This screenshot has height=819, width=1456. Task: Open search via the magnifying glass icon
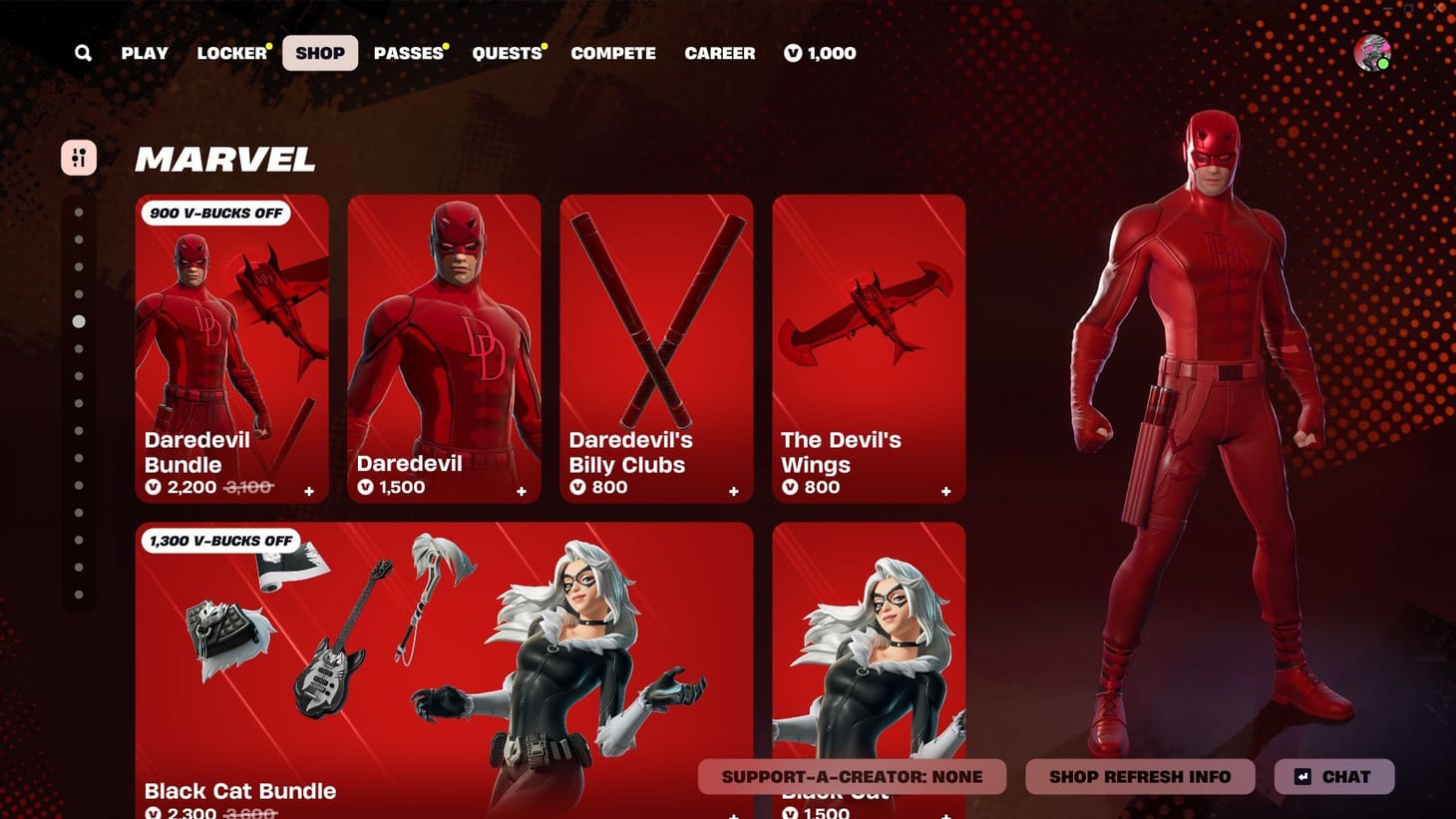[84, 53]
